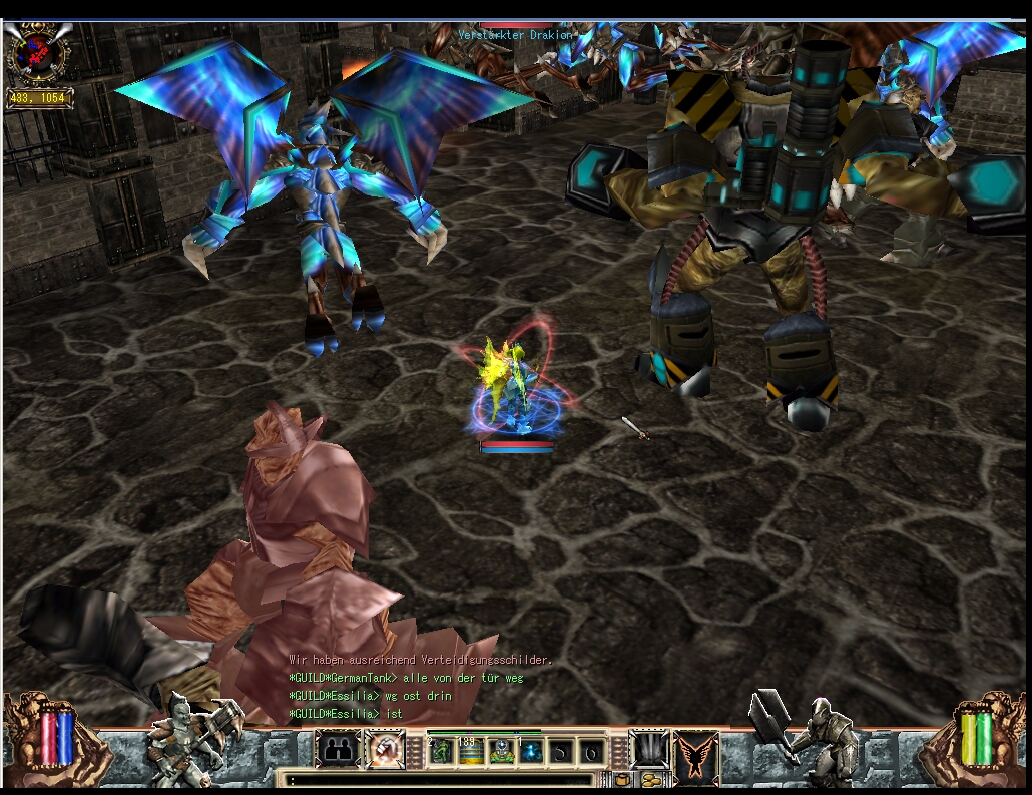Select the striped barrel item slot

pos(472,751)
